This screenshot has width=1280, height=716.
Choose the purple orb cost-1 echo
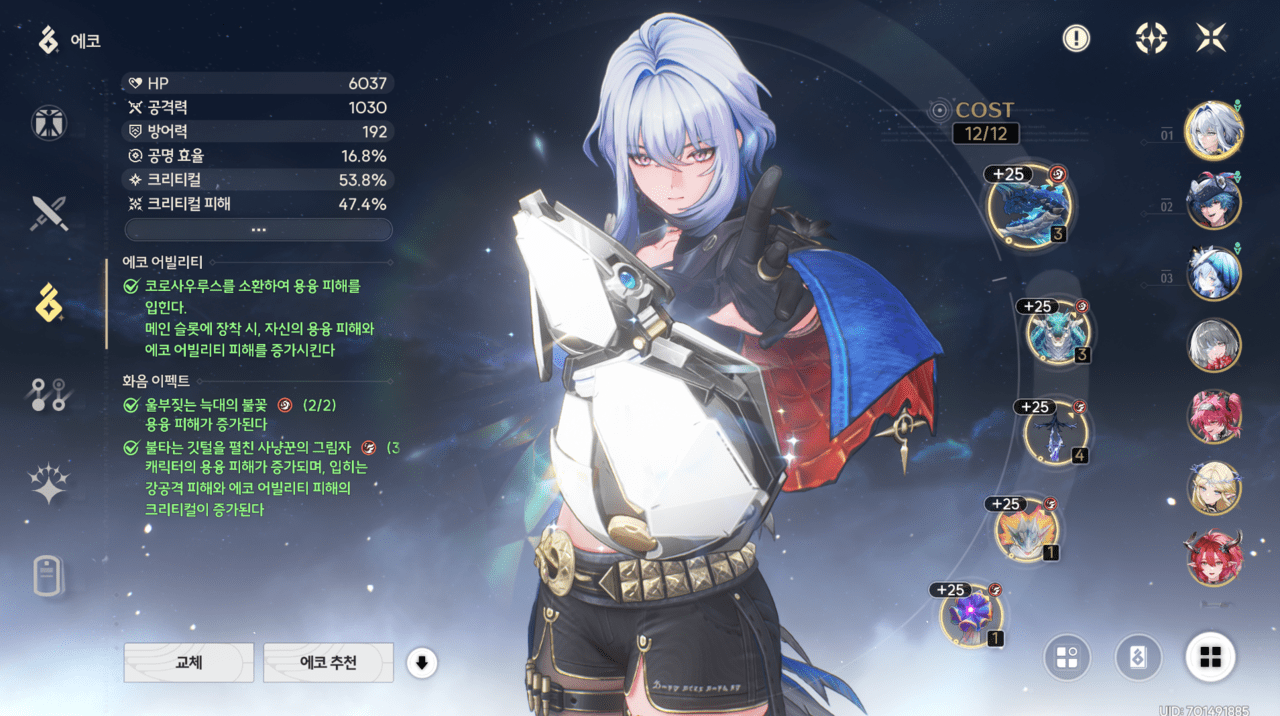971,615
